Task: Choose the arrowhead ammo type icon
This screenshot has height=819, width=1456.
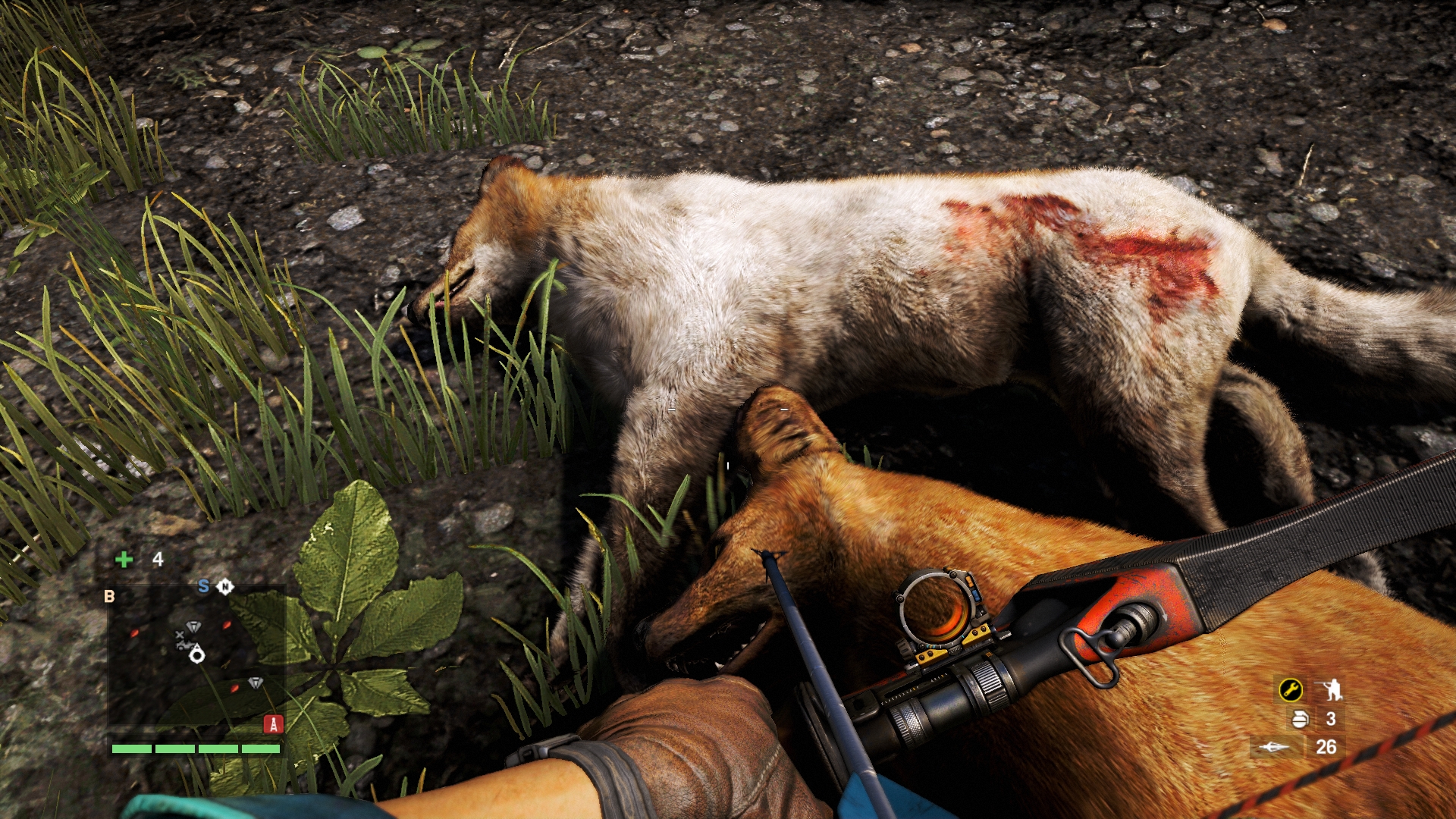Action: [1274, 747]
